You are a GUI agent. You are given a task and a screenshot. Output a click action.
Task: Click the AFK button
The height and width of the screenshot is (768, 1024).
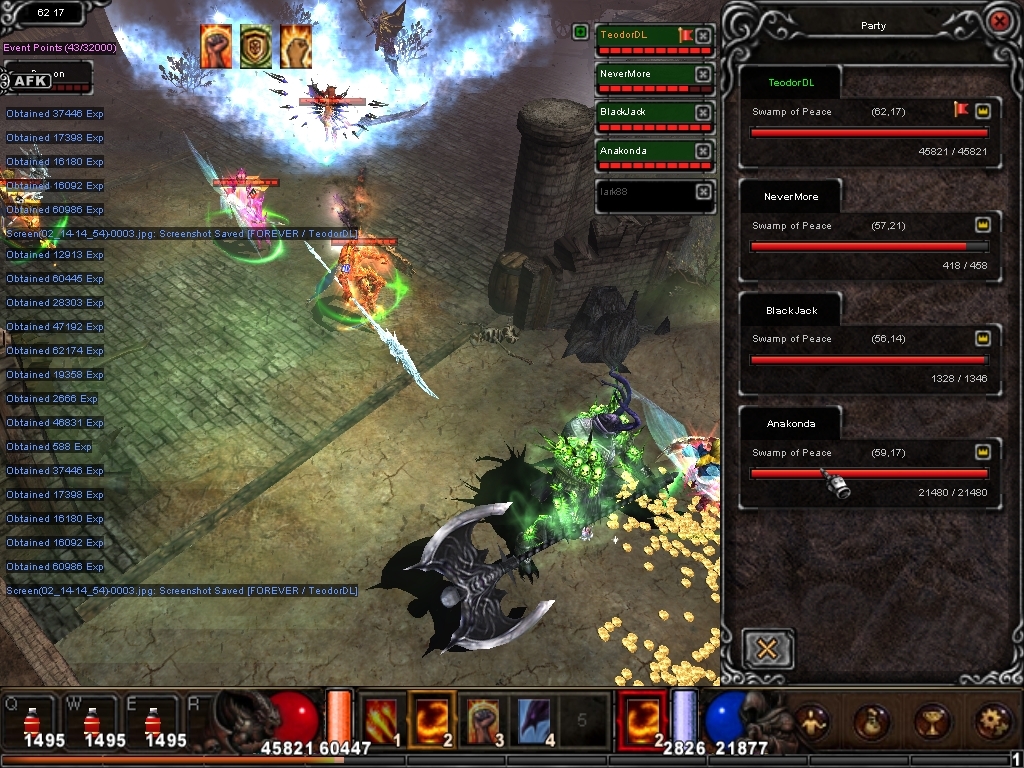(32, 80)
